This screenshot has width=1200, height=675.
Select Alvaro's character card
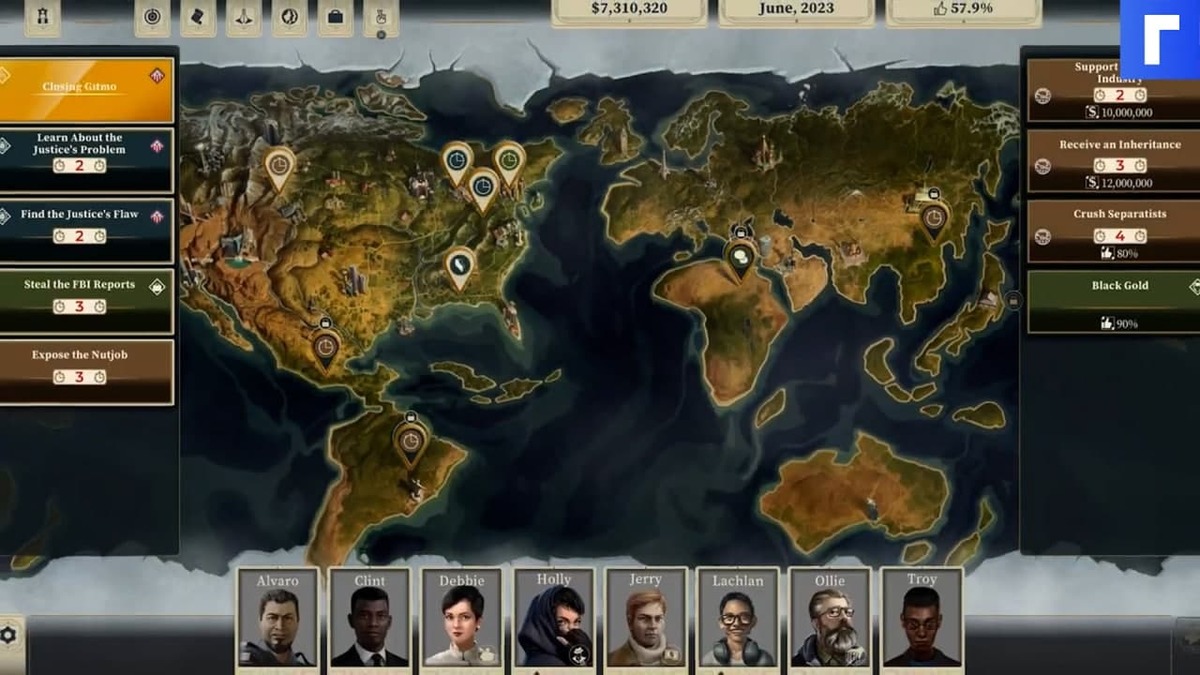pos(278,619)
